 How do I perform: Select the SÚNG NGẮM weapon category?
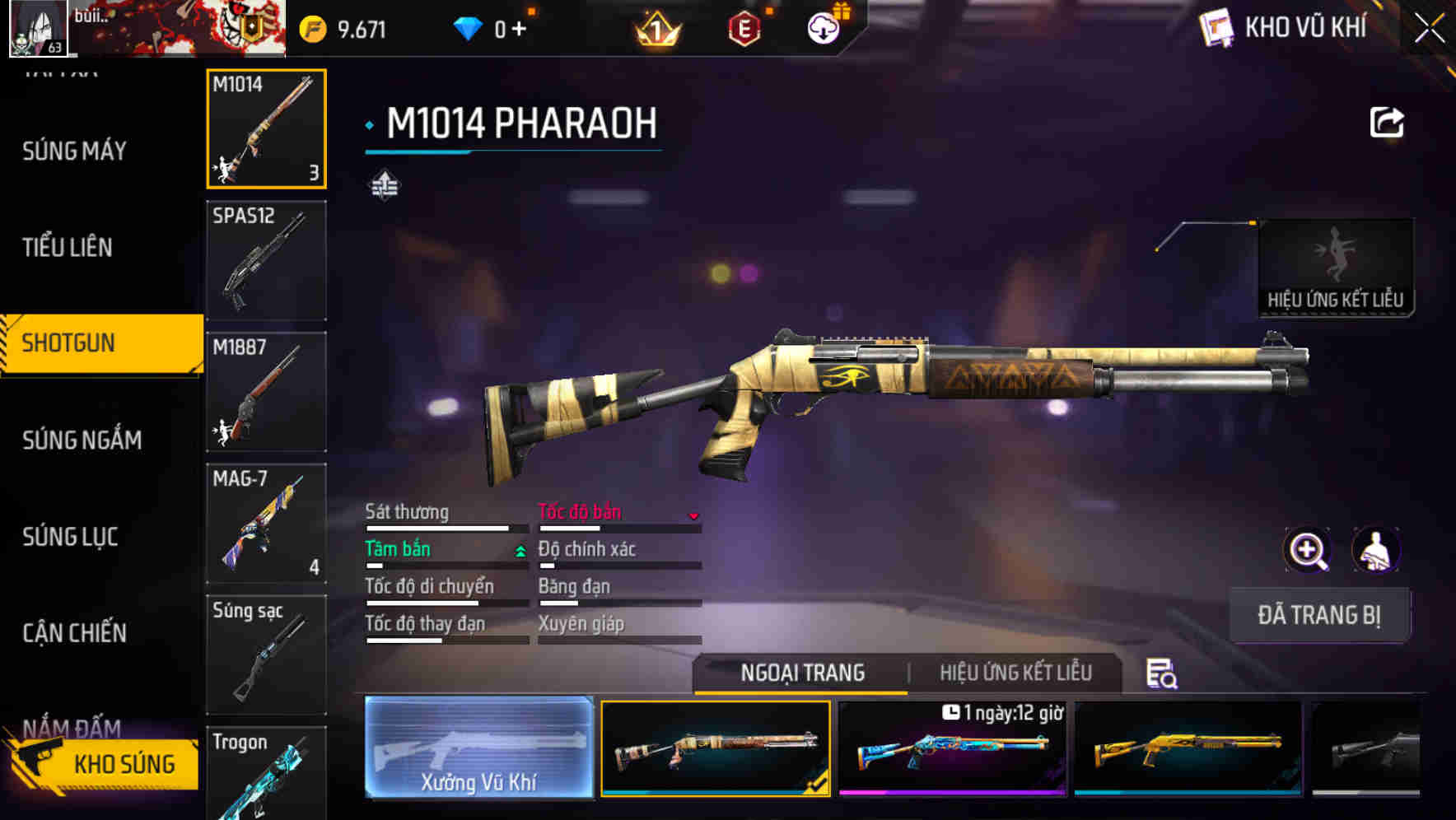(x=81, y=440)
